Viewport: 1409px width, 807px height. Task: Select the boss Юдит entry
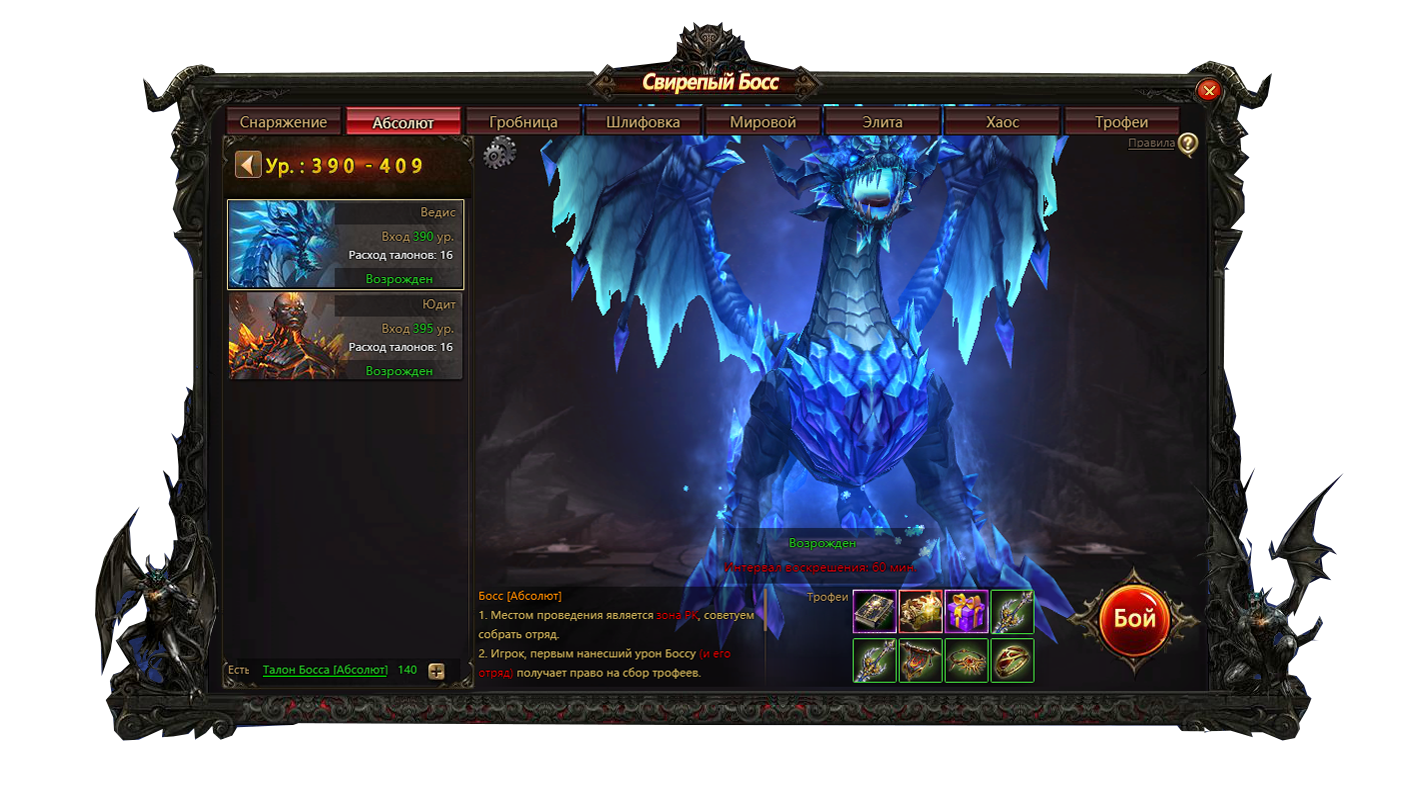click(346, 336)
